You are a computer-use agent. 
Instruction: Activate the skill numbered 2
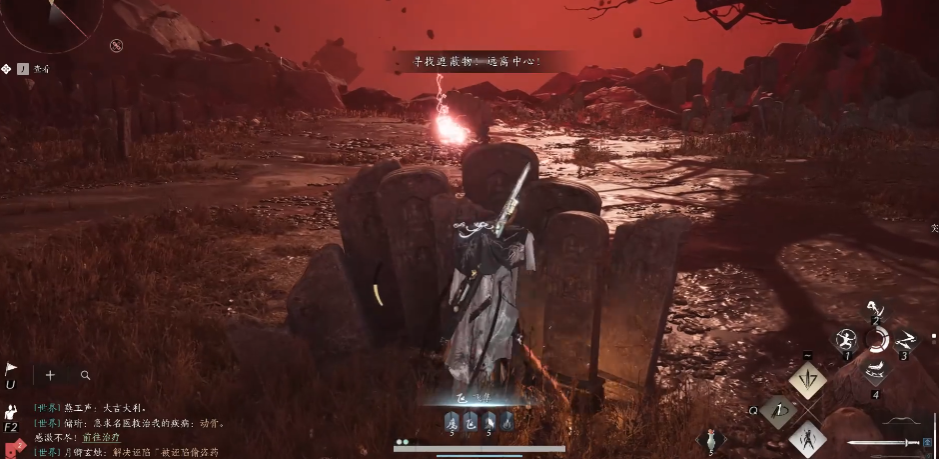click(876, 310)
